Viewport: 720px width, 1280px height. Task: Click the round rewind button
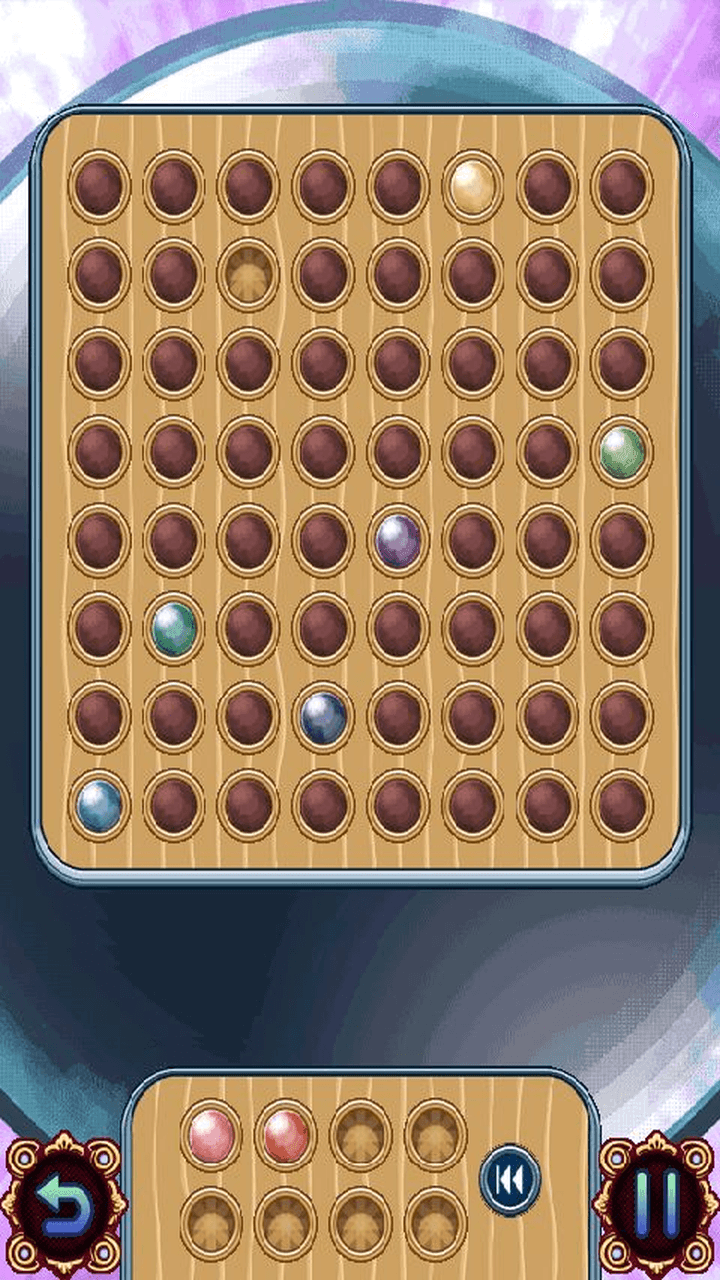510,1180
